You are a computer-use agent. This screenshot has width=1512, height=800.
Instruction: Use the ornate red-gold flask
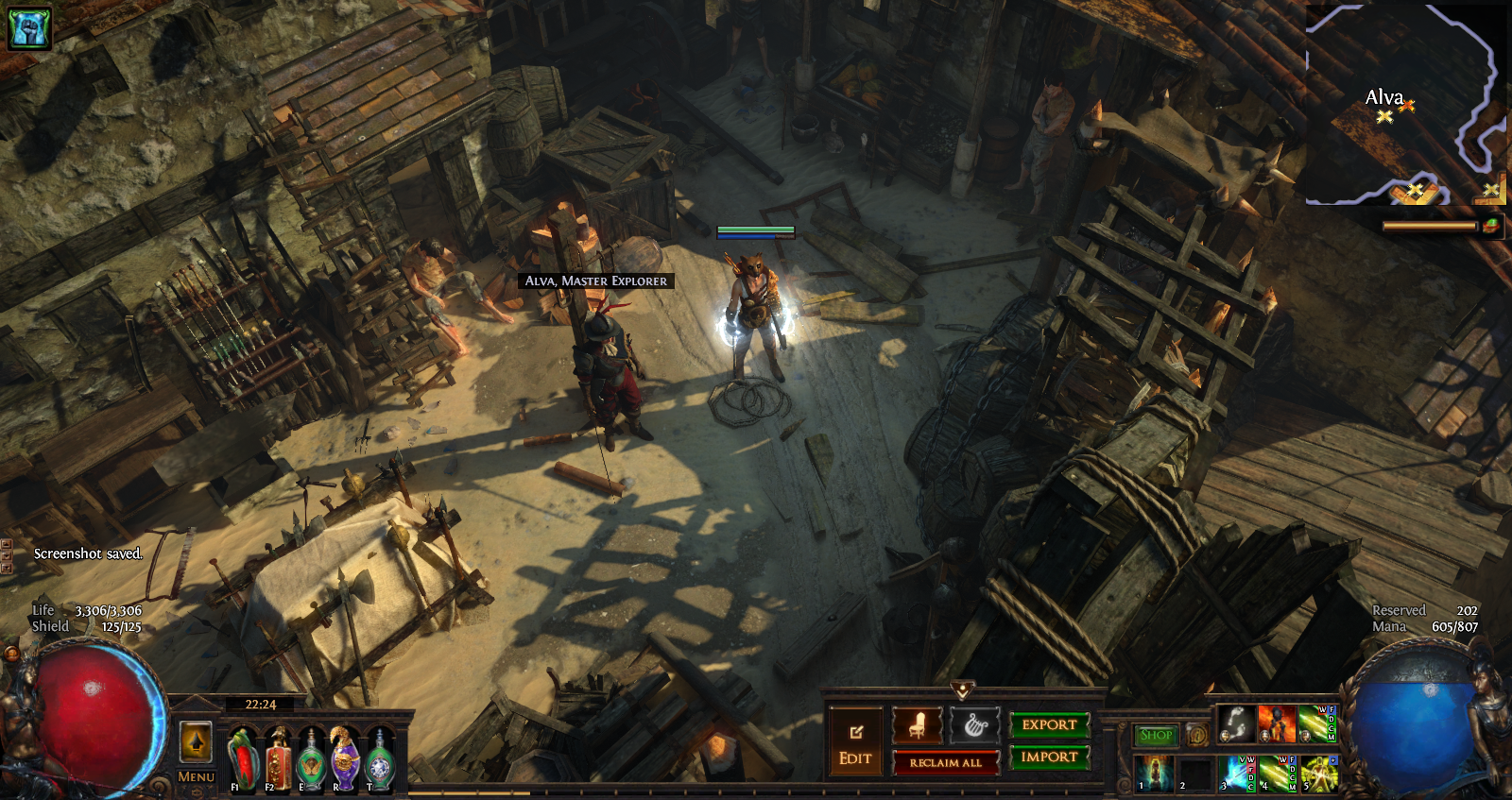(x=278, y=758)
